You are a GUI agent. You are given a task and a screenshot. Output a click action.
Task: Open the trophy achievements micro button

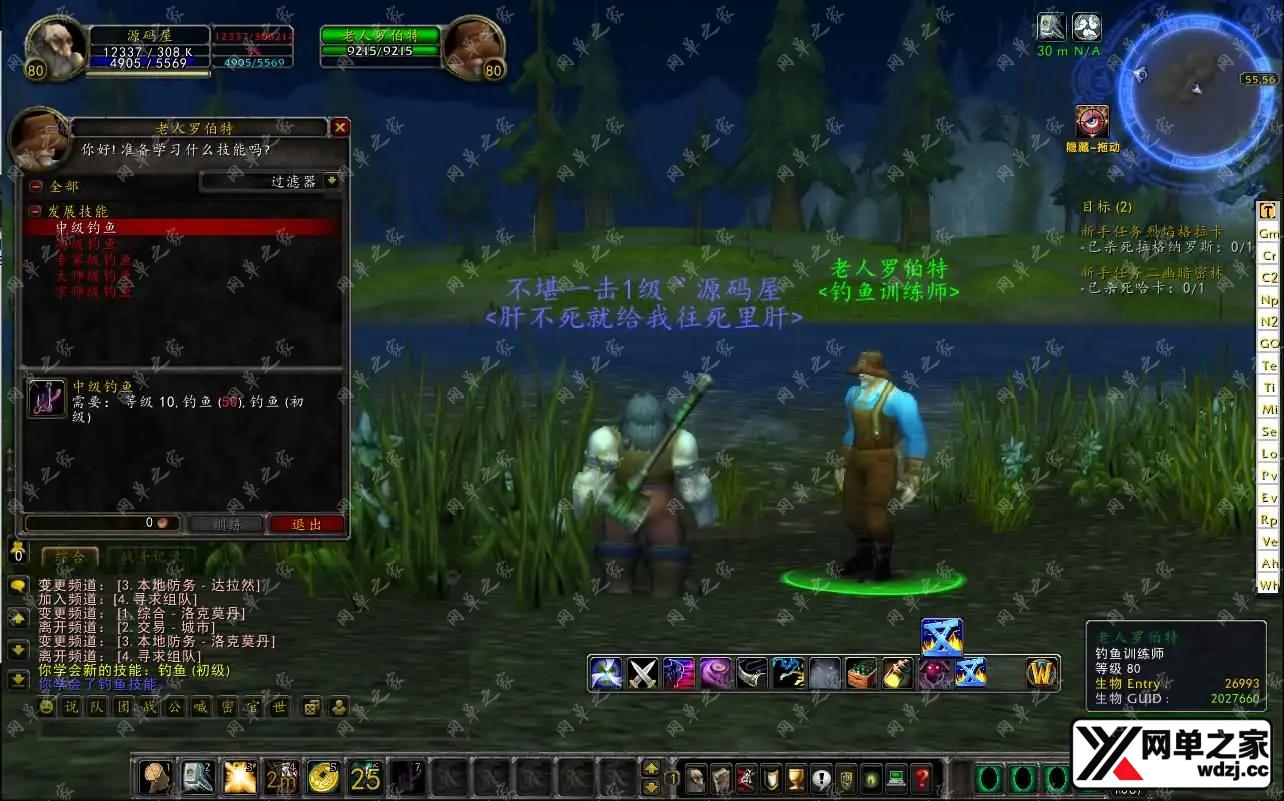tap(795, 778)
